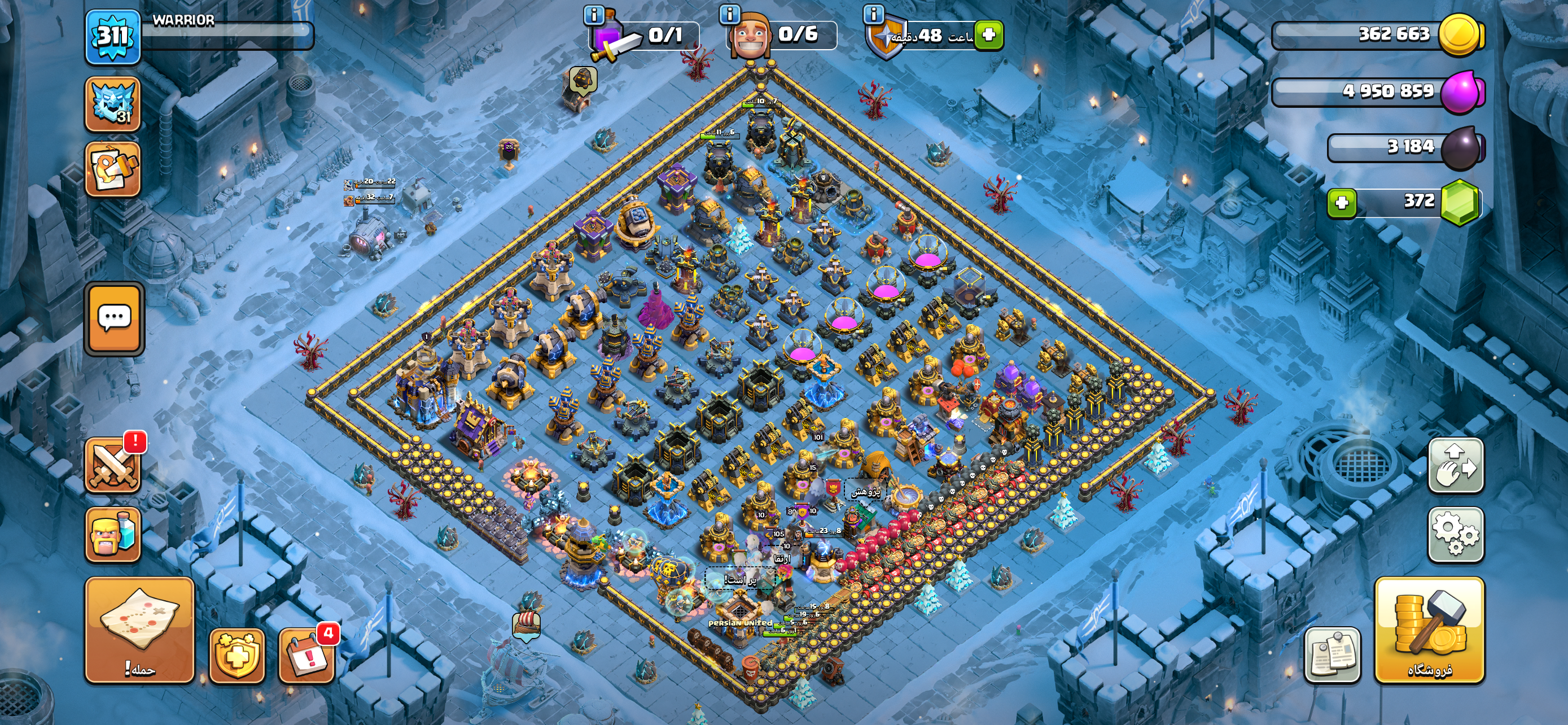Show shield info icon near timer
The width and height of the screenshot is (1568, 725).
[x=874, y=14]
